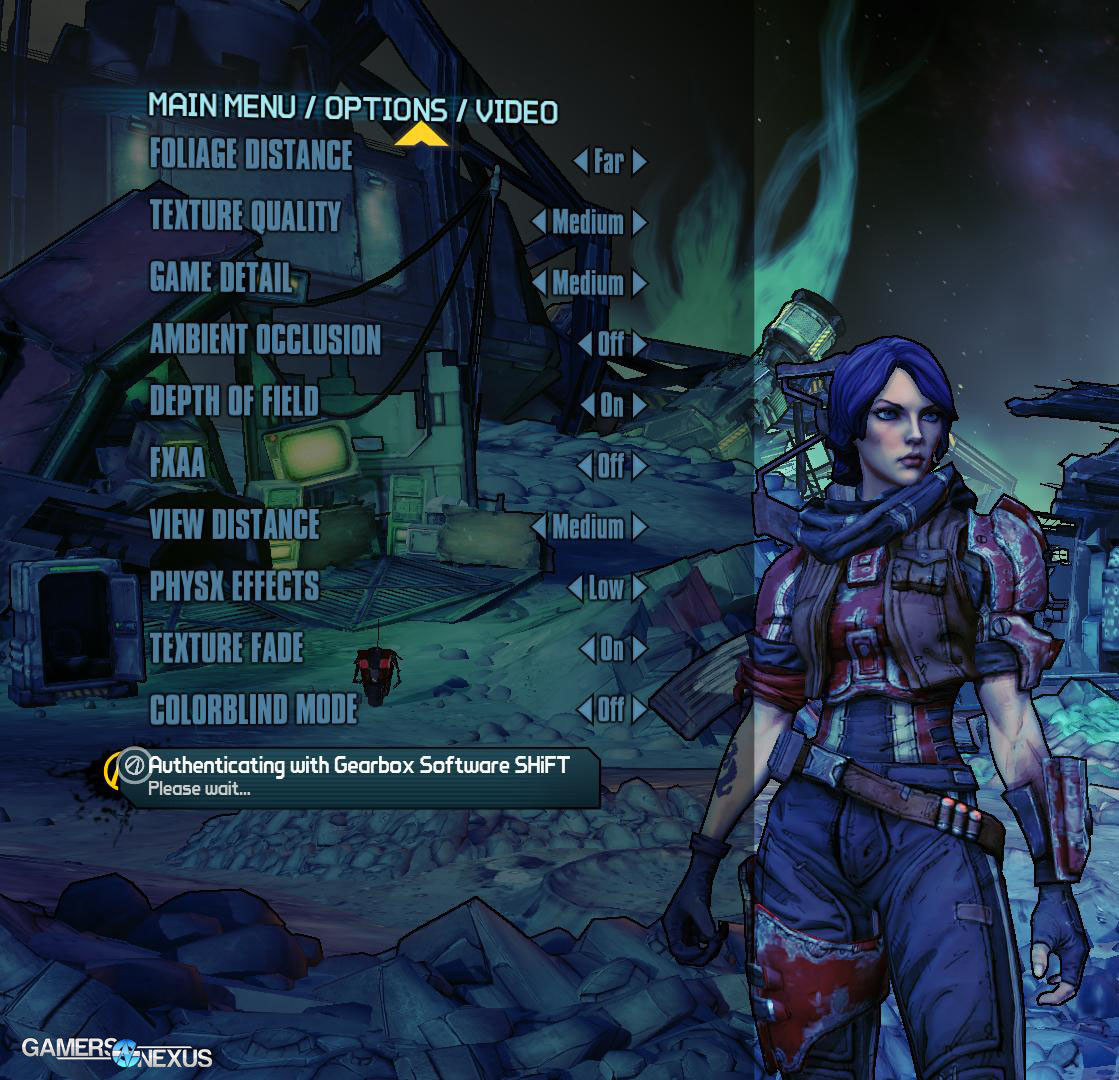The height and width of the screenshot is (1080, 1119).
Task: Turn on FXAA via right arrow
Action: point(640,466)
